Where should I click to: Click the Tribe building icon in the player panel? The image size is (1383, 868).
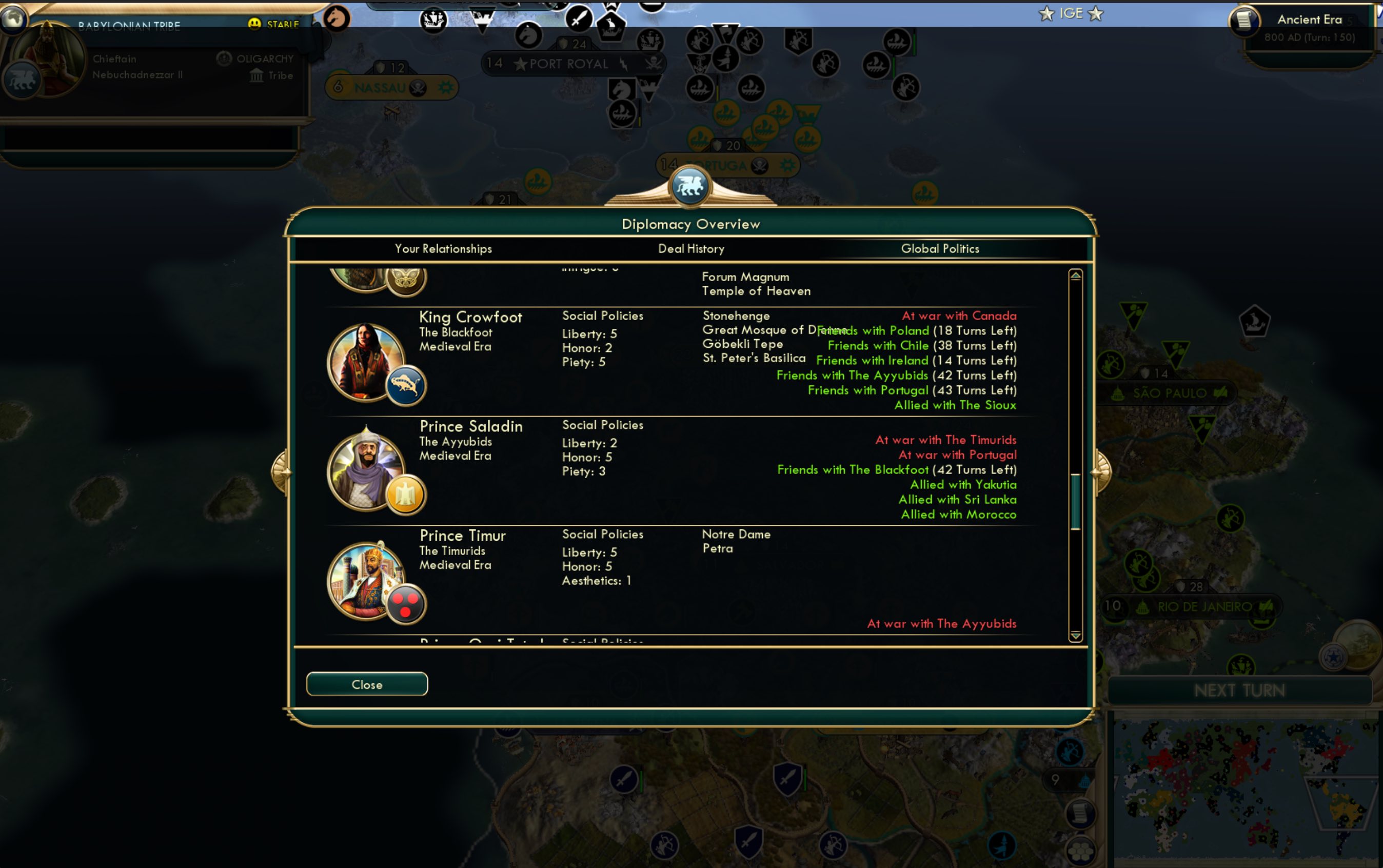point(257,75)
